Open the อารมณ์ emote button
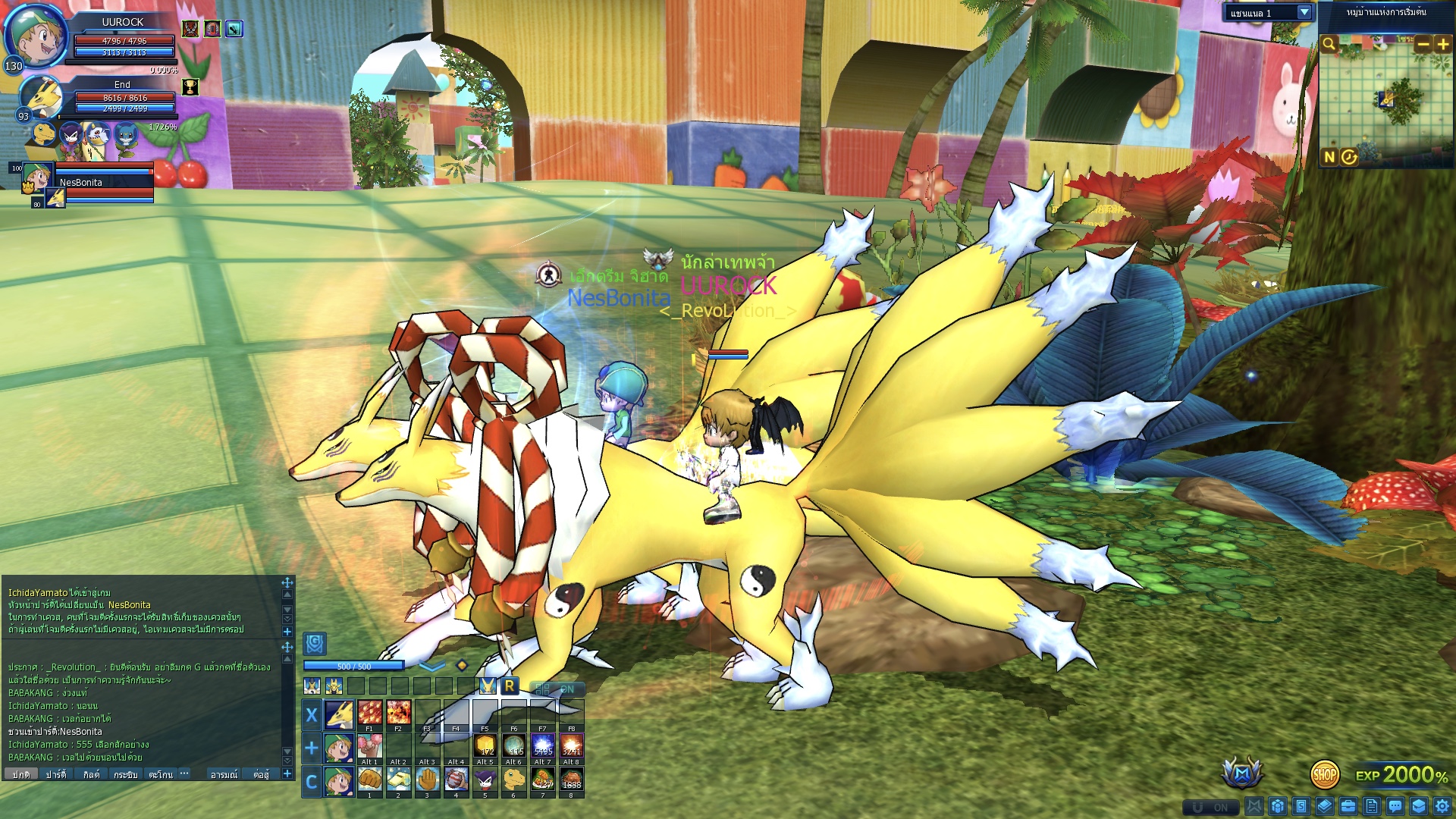The width and height of the screenshot is (1456, 819). [224, 774]
